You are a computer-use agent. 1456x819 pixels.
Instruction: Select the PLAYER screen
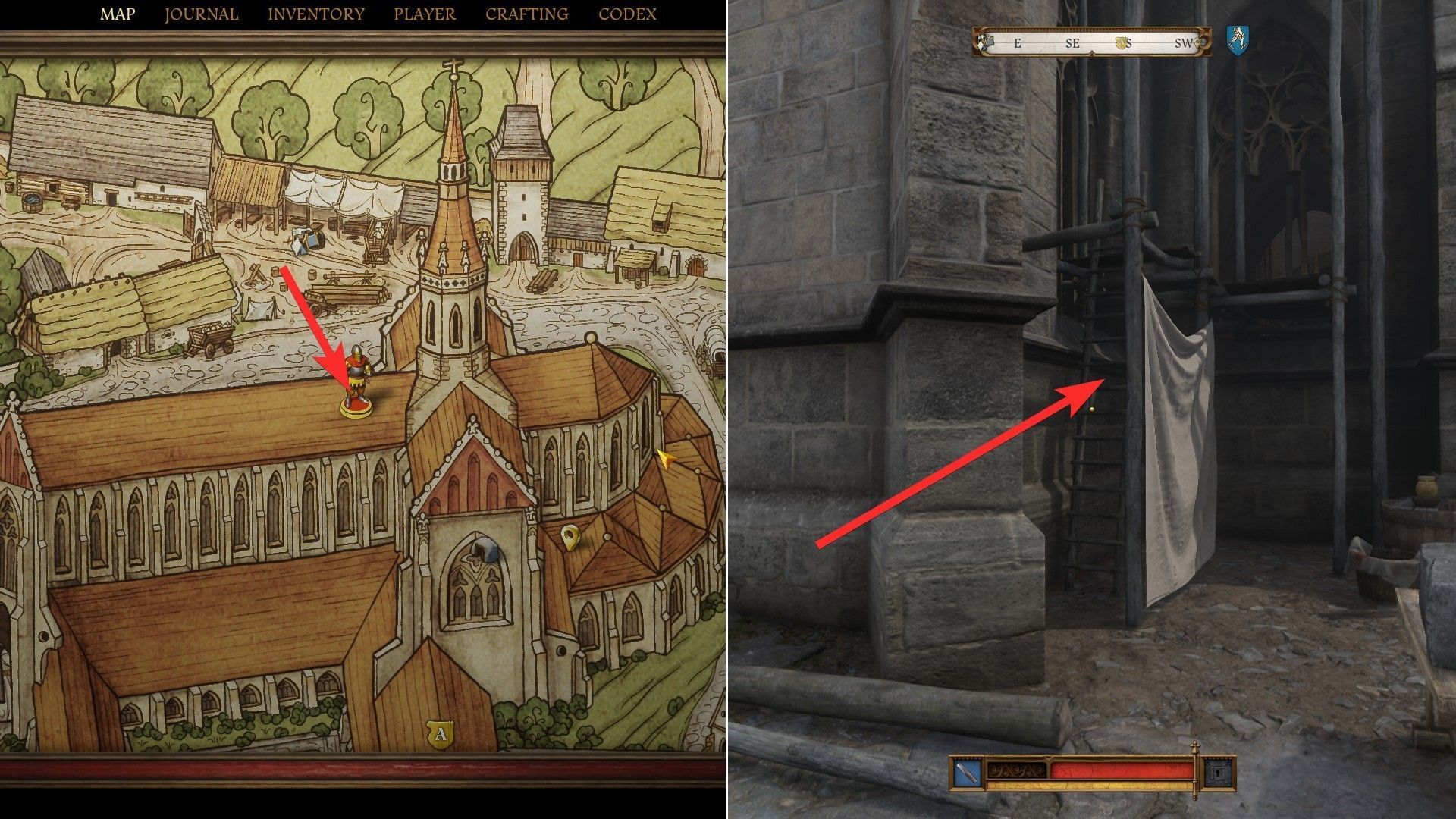click(423, 13)
